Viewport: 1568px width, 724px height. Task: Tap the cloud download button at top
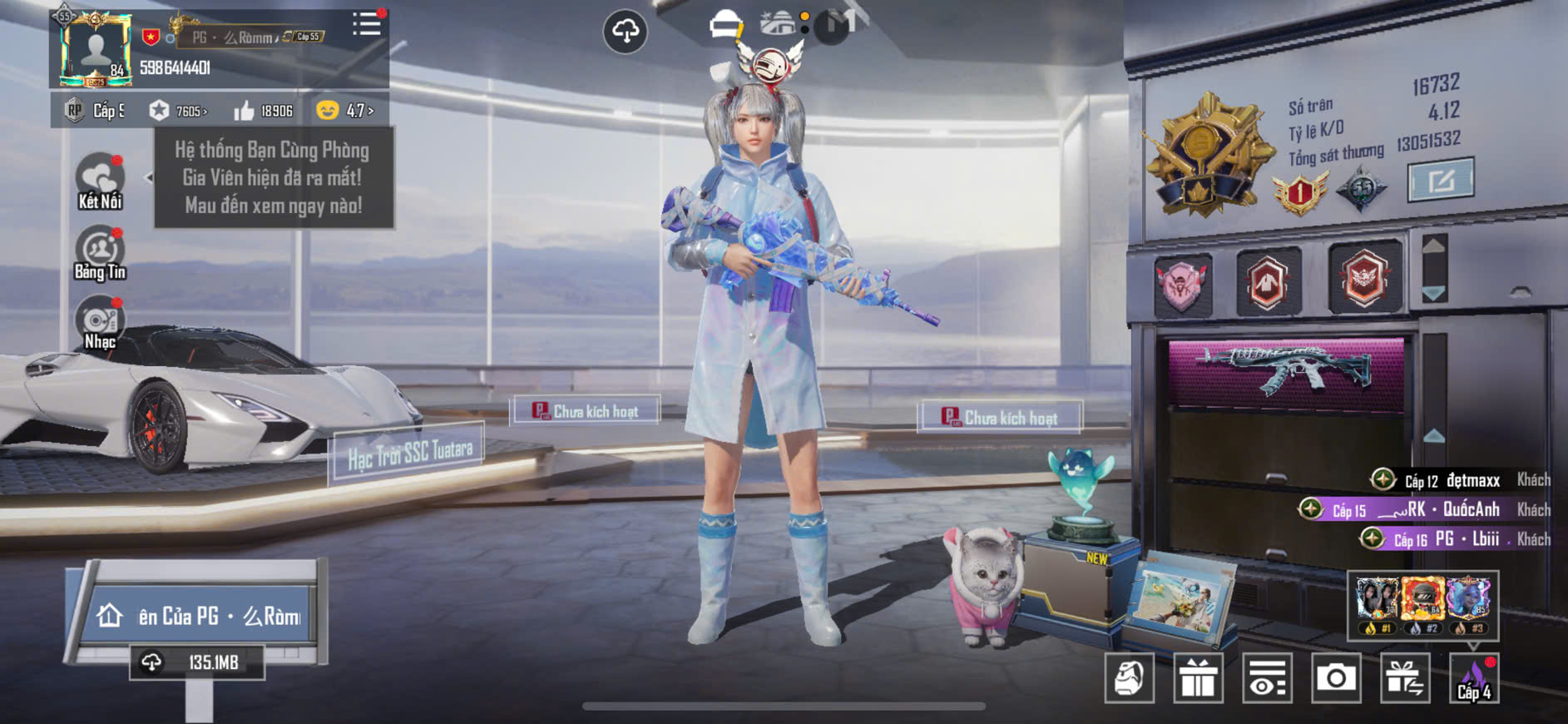625,32
